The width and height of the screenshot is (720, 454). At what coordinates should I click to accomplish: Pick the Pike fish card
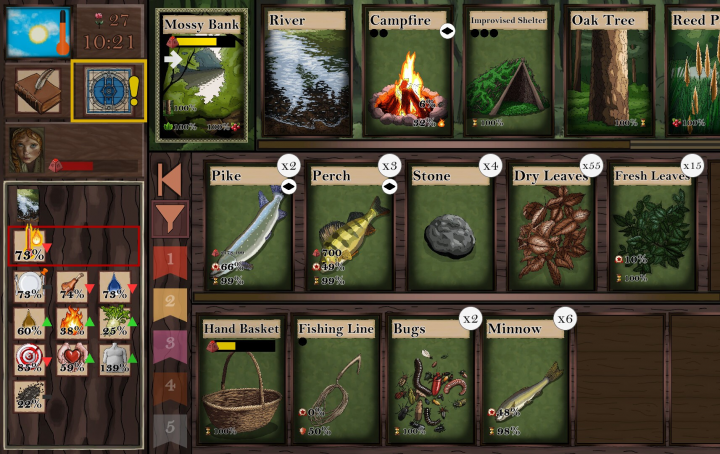point(250,228)
